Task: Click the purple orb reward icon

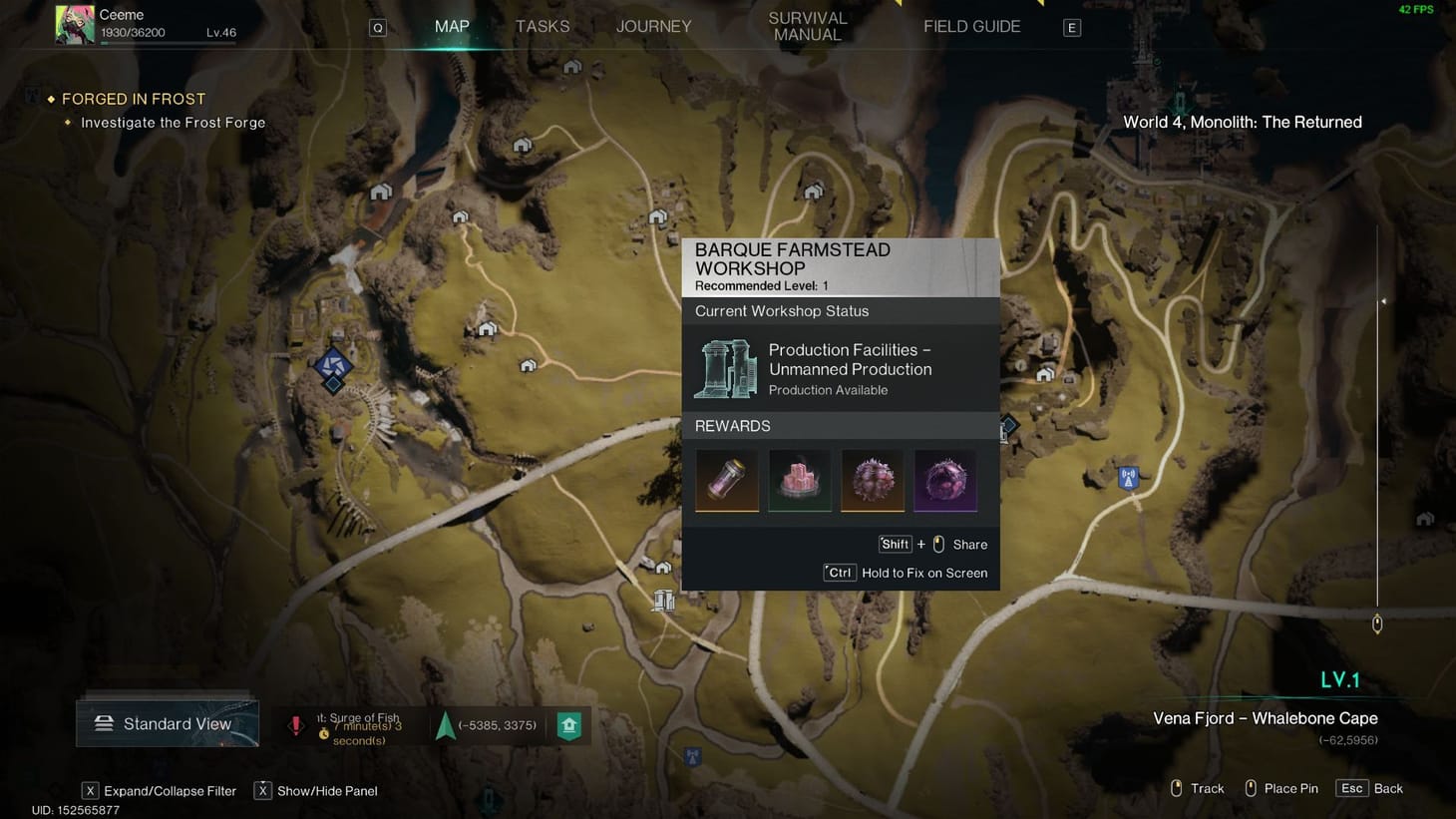Action: point(944,480)
